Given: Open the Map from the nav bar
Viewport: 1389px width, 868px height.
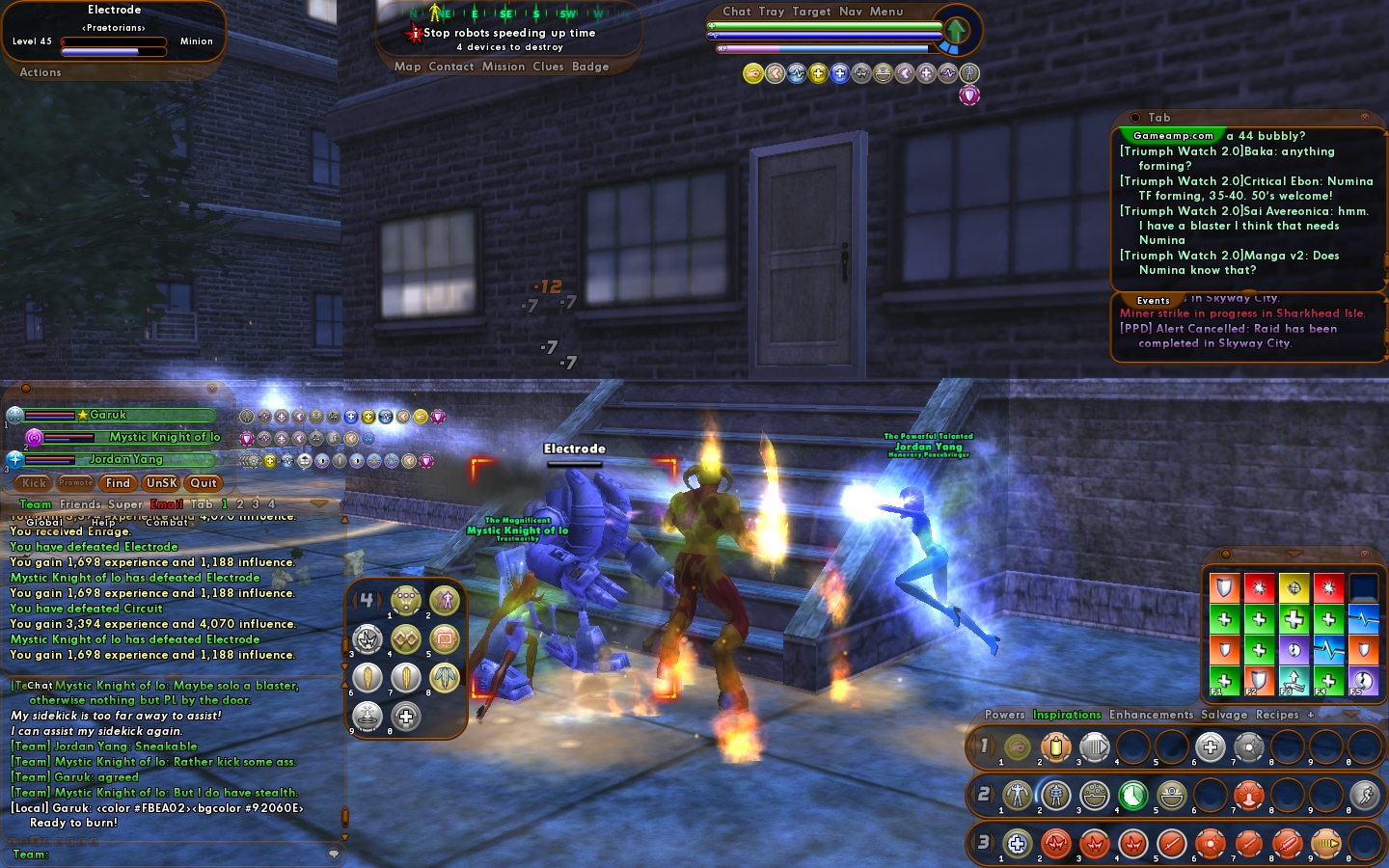Looking at the screenshot, I should click(x=407, y=67).
